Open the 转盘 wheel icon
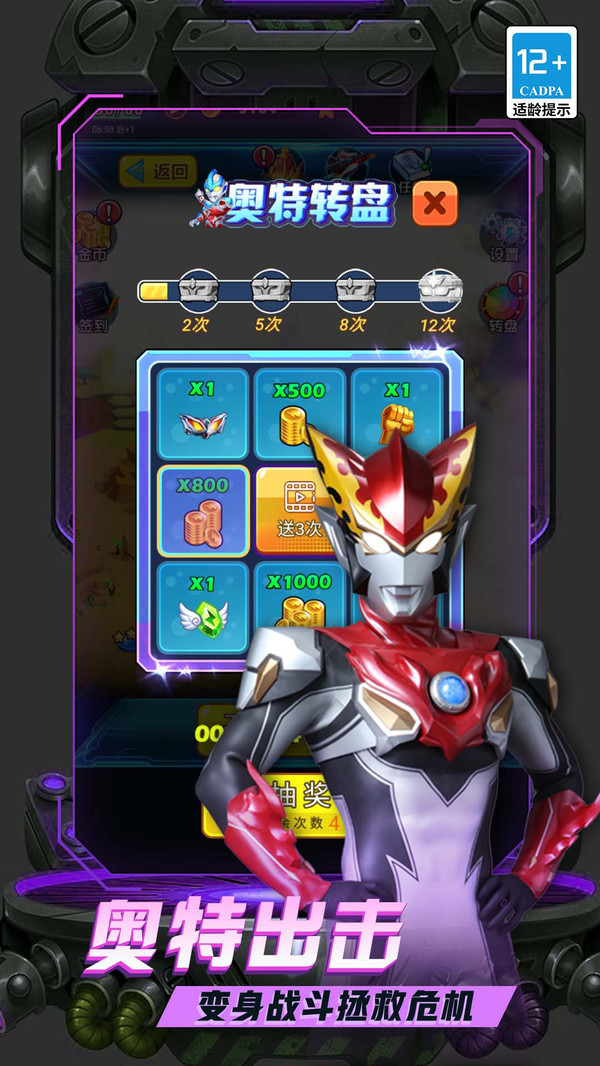 point(502,305)
